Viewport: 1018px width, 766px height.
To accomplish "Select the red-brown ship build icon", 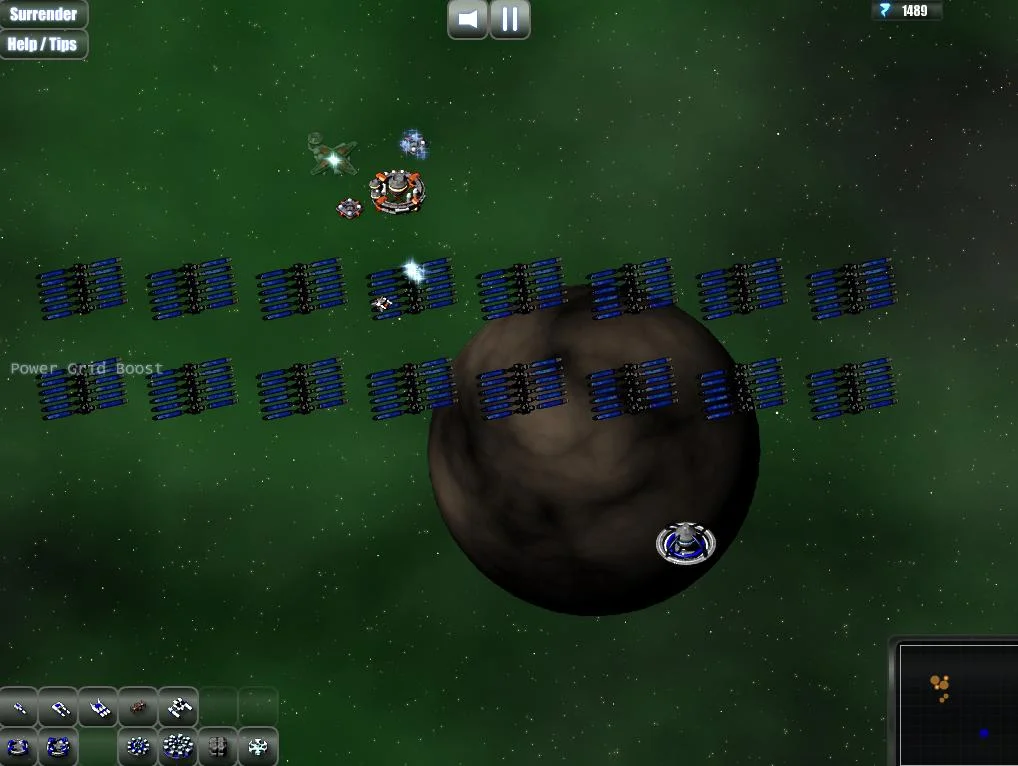I will (x=138, y=708).
